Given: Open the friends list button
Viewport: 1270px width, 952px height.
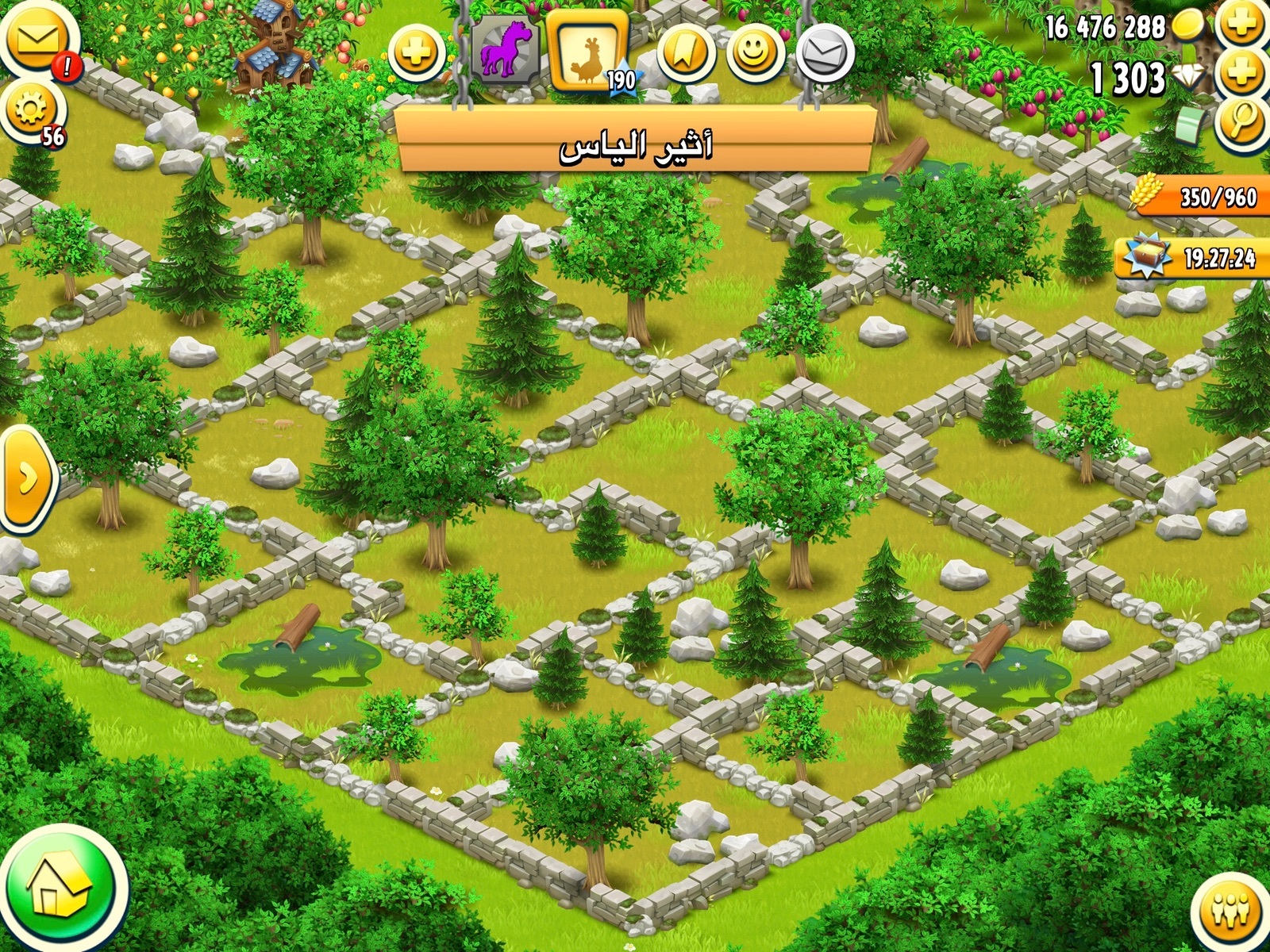Looking at the screenshot, I should pyautogui.click(x=1230, y=911).
